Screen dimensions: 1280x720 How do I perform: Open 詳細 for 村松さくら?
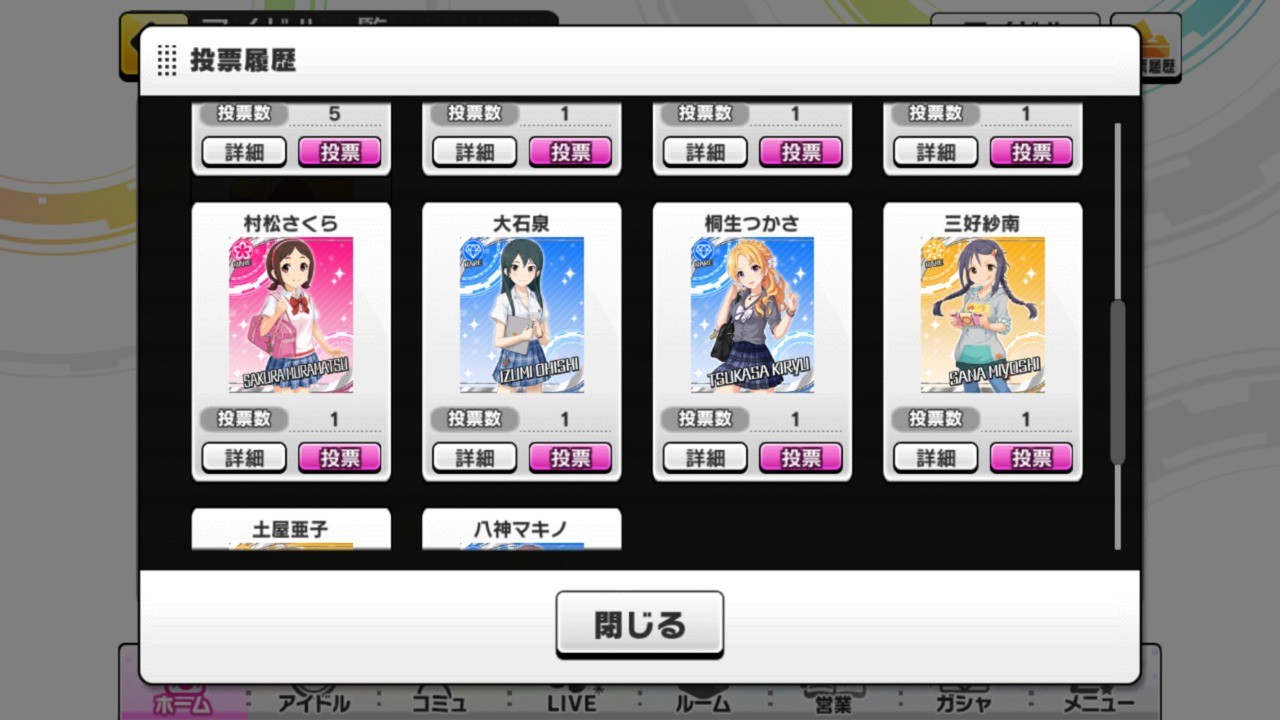pos(244,458)
